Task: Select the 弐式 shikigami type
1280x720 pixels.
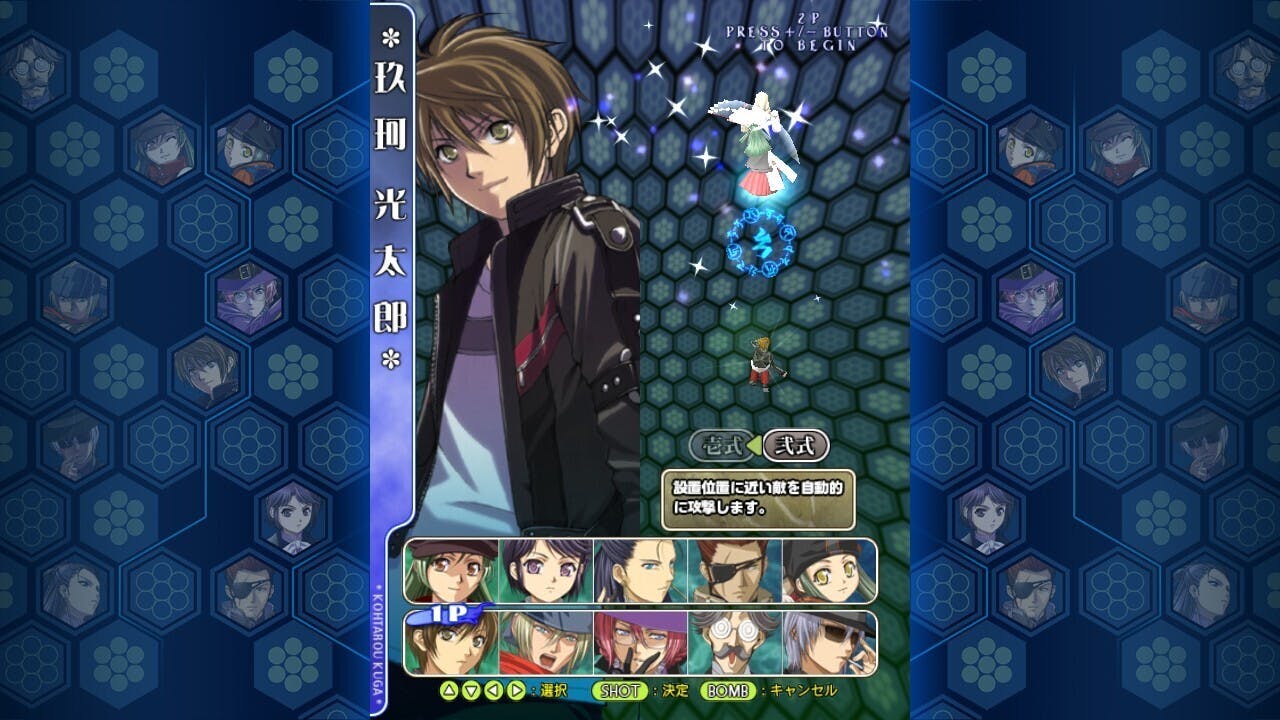Action: coord(796,446)
